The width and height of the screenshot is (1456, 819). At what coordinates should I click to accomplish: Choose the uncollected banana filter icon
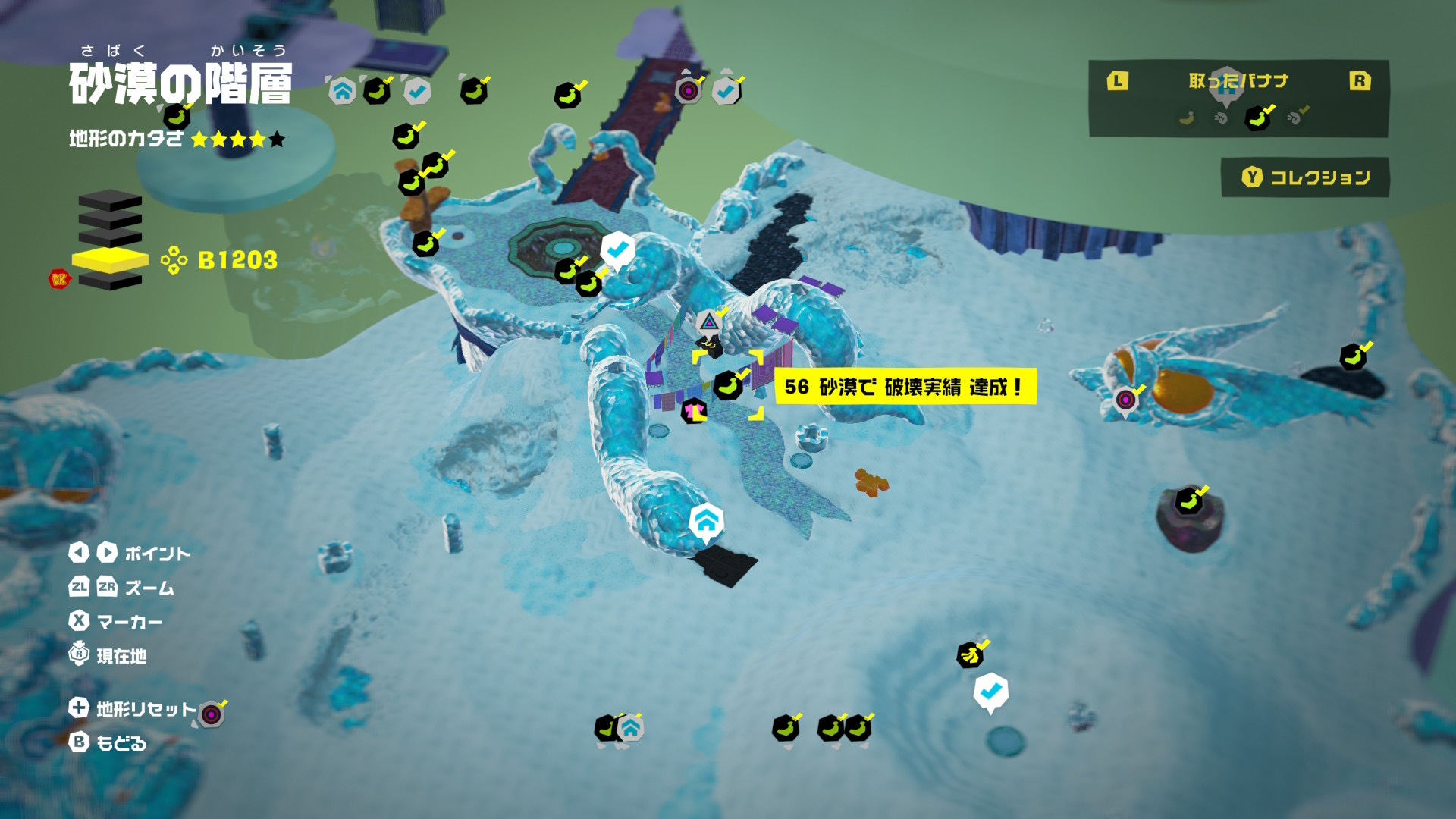tap(1187, 118)
